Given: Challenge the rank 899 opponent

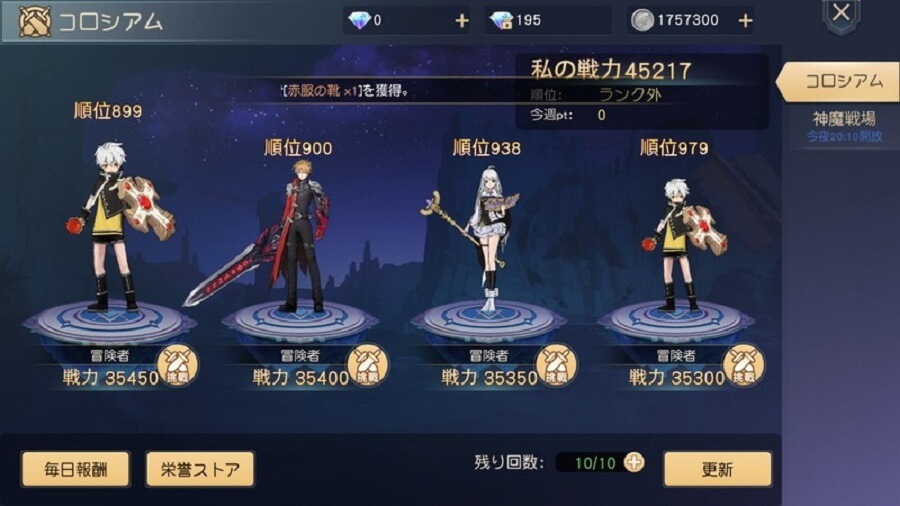Looking at the screenshot, I should pos(177,365).
